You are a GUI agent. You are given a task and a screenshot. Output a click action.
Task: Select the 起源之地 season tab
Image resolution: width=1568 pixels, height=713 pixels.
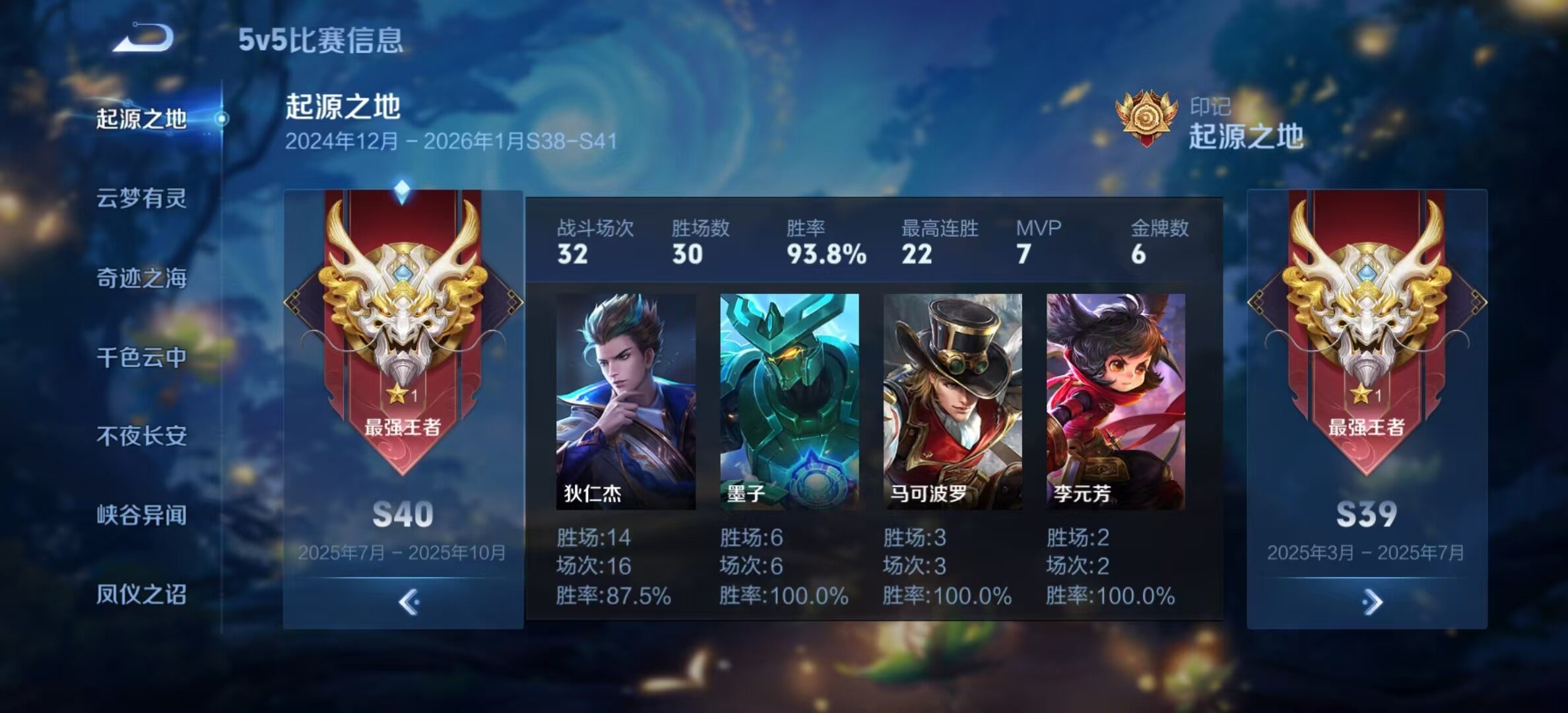(x=142, y=119)
